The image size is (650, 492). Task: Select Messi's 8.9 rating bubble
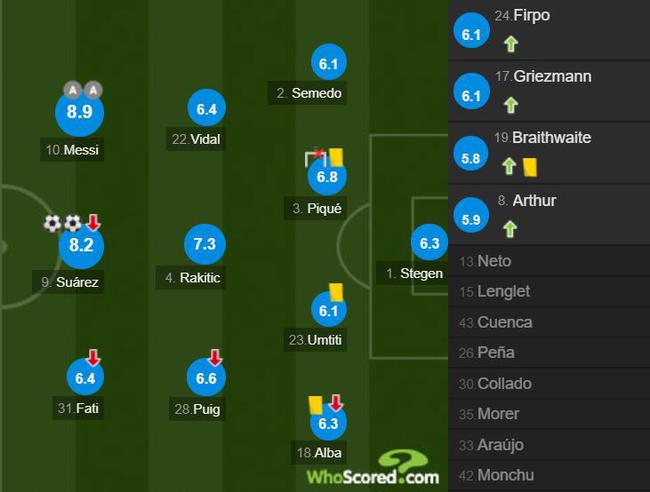tap(79, 113)
